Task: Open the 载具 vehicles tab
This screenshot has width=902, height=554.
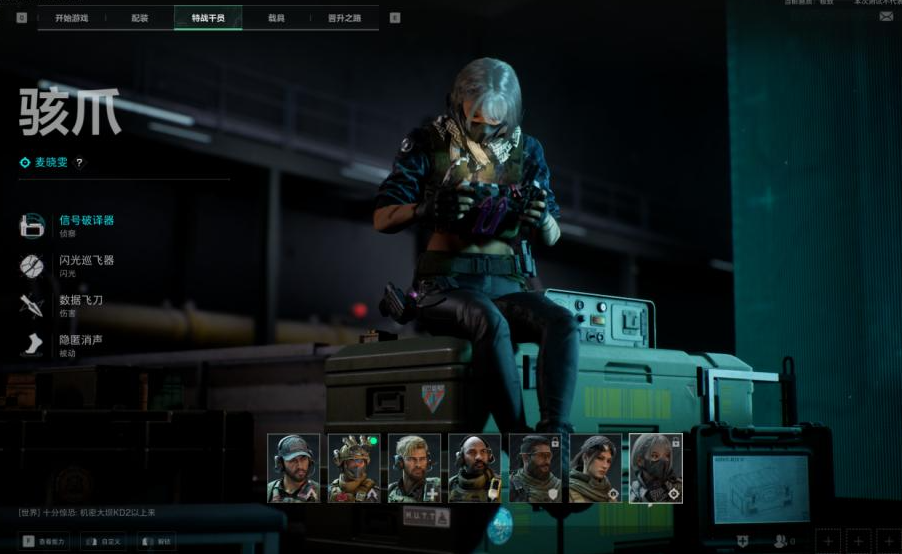Action: [x=276, y=17]
